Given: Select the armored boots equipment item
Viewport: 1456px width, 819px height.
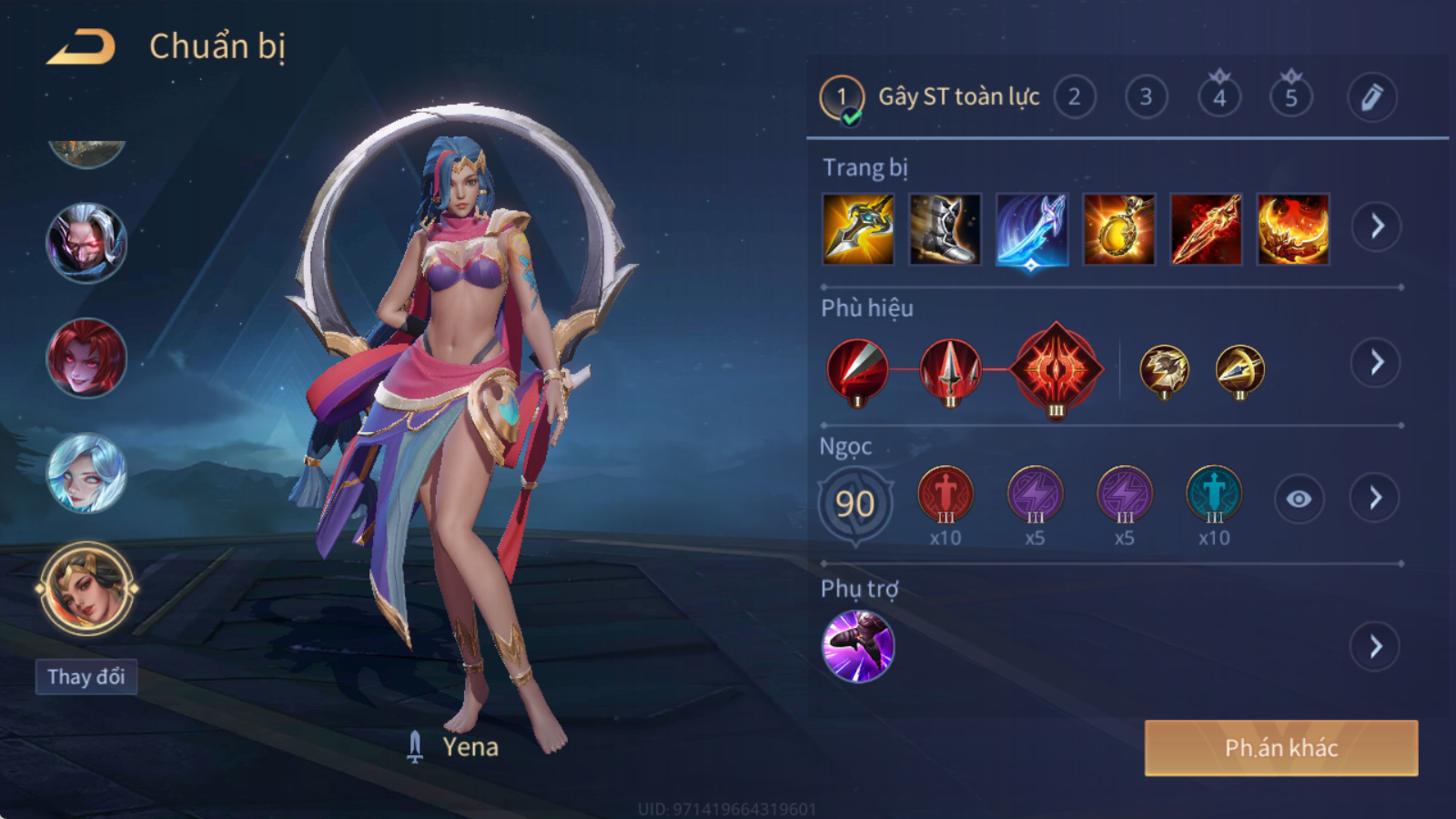Looking at the screenshot, I should click(945, 229).
